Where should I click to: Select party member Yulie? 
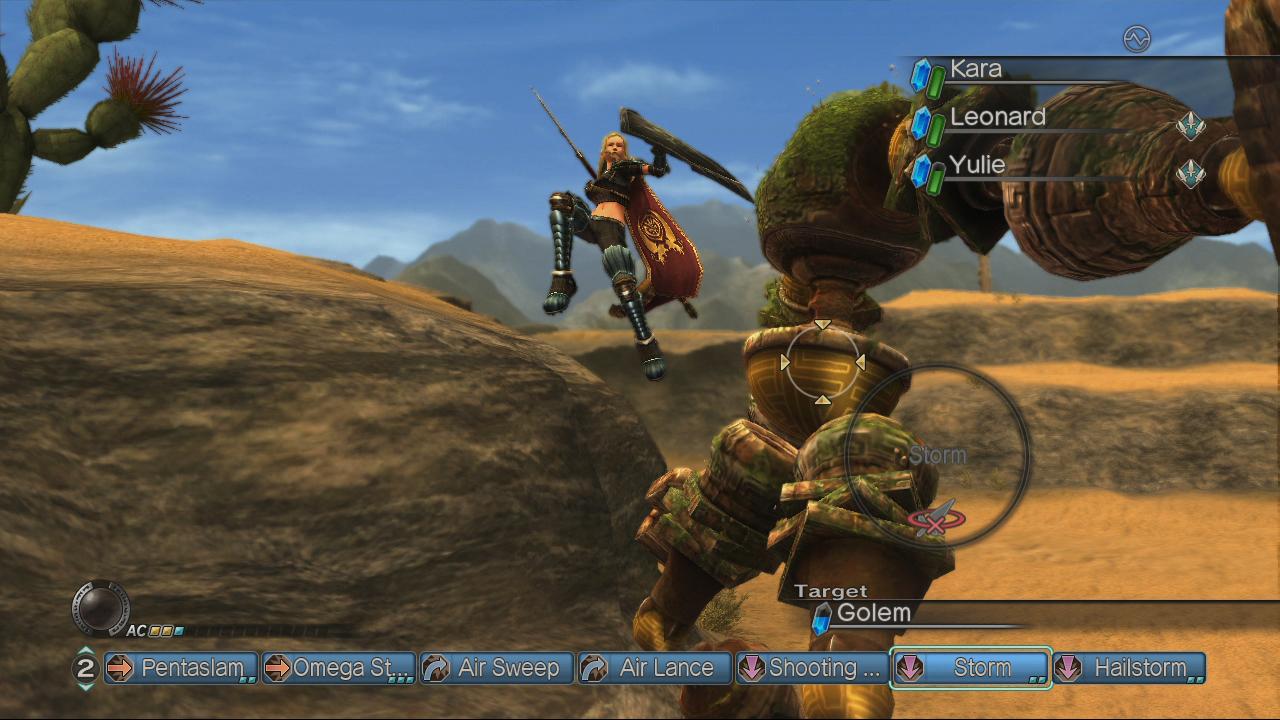(977, 165)
